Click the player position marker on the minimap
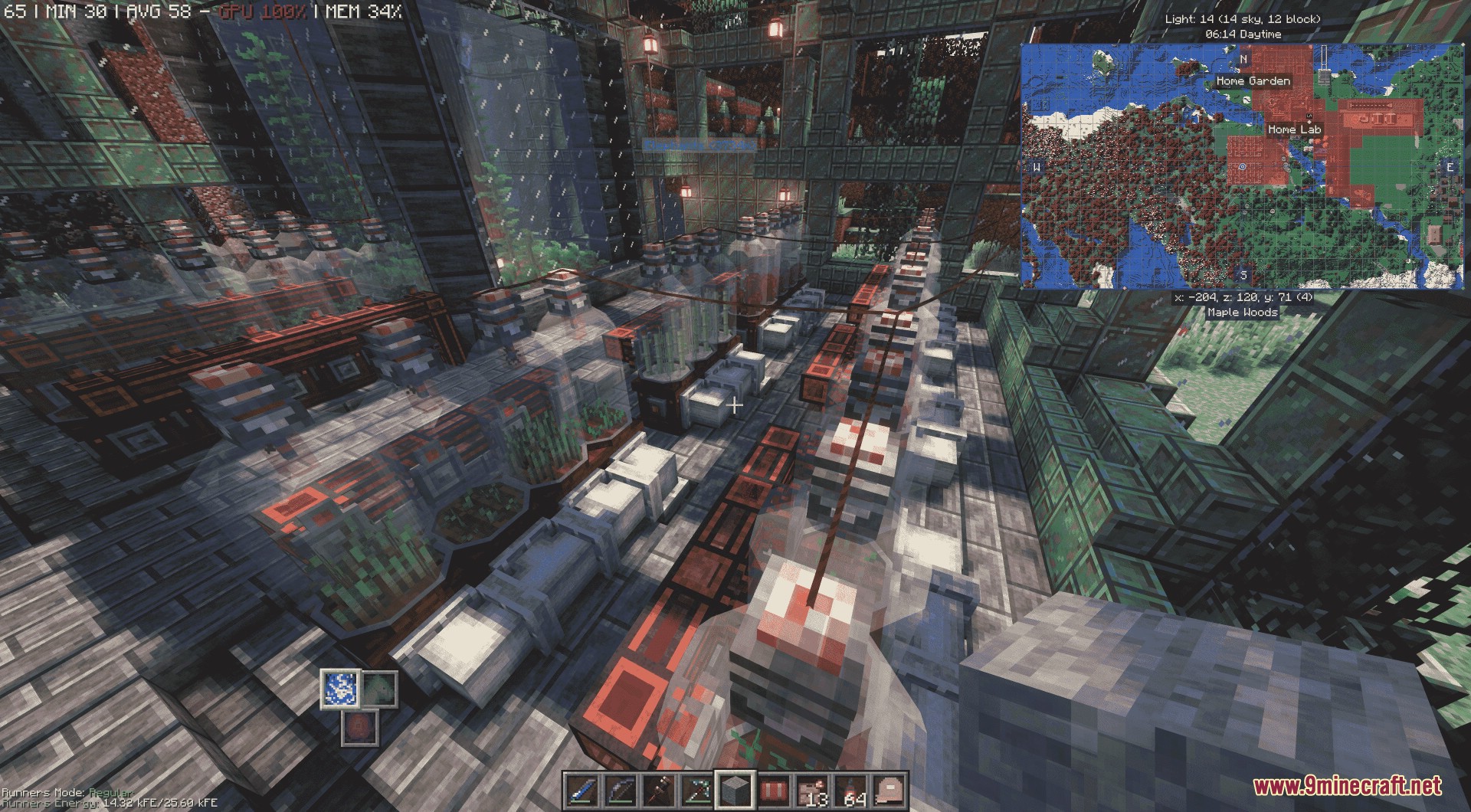The image size is (1471, 812). click(x=1241, y=165)
